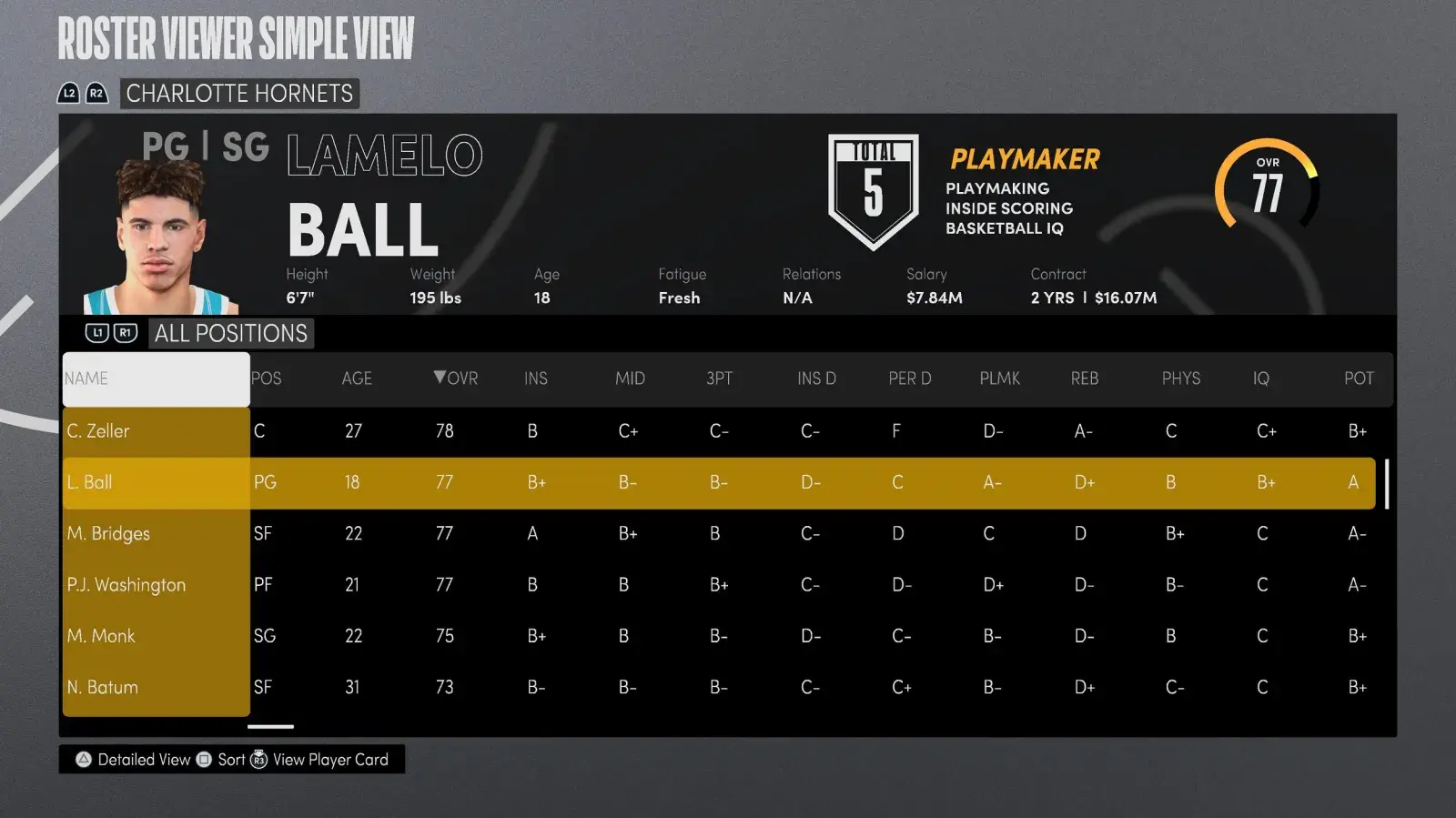Sort roster by POT column header
Viewport: 1456px width, 818px height.
click(x=1359, y=379)
